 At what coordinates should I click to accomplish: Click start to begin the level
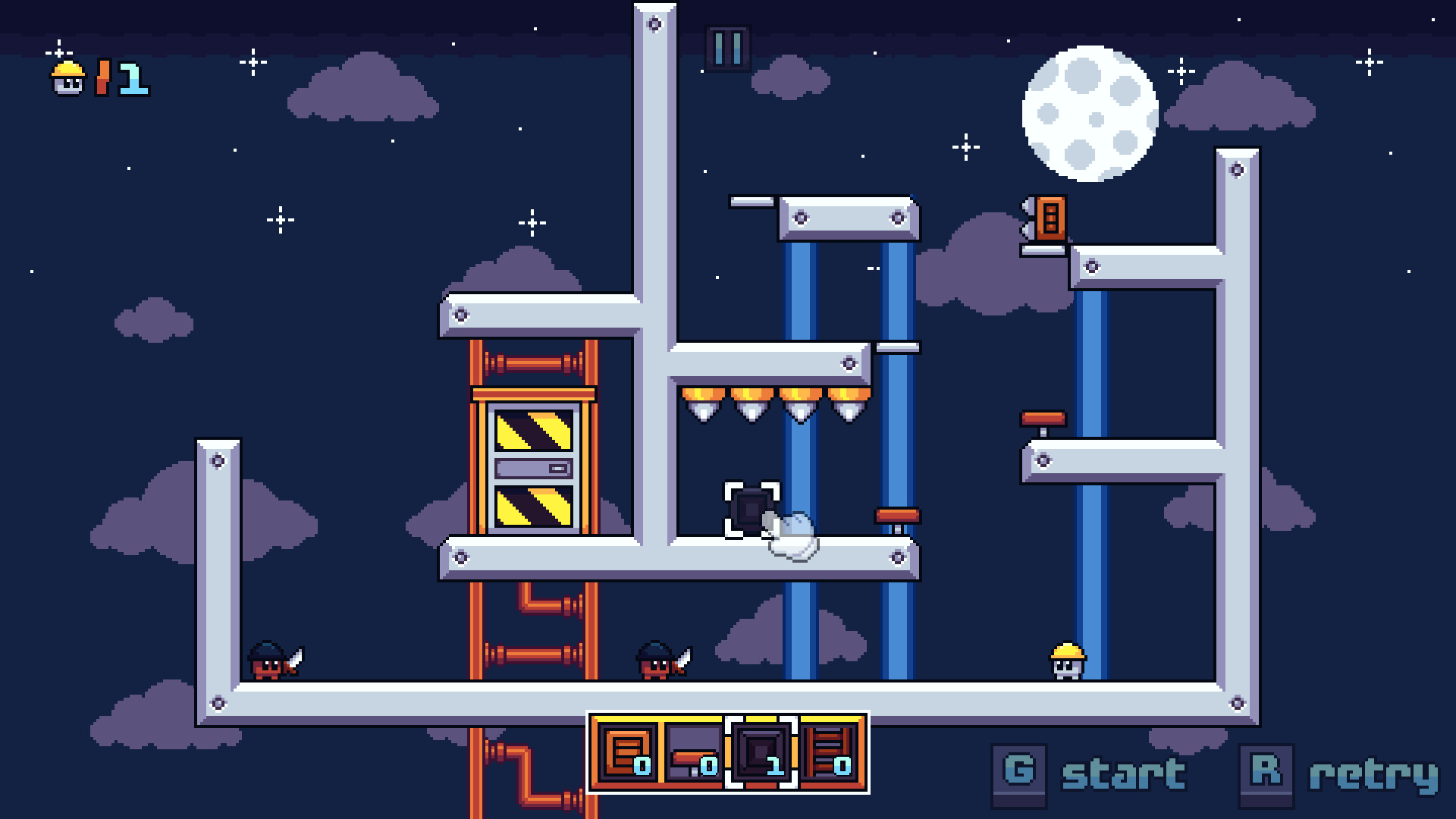click(1122, 775)
